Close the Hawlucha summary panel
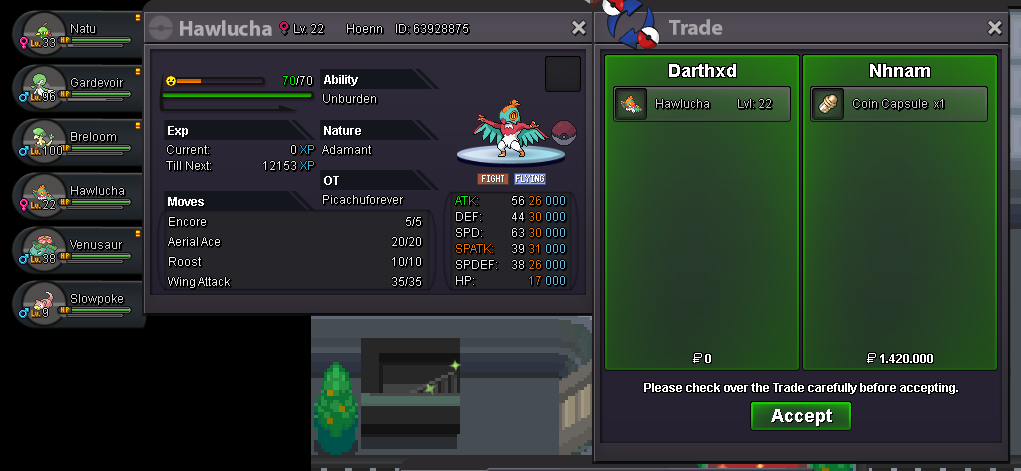The width and height of the screenshot is (1021, 471). 579,28
